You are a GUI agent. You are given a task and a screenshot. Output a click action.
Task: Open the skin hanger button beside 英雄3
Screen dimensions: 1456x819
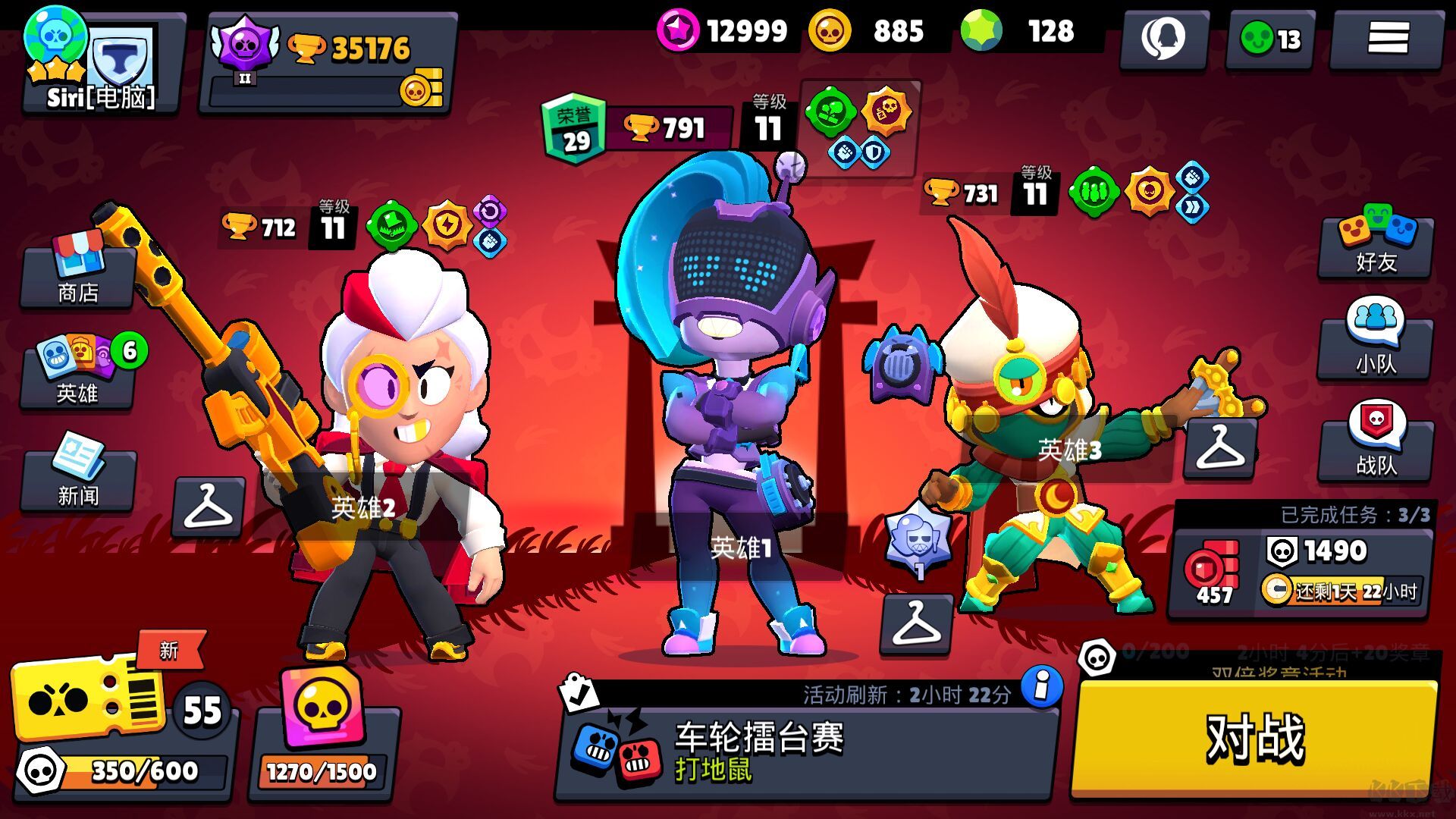click(1220, 447)
